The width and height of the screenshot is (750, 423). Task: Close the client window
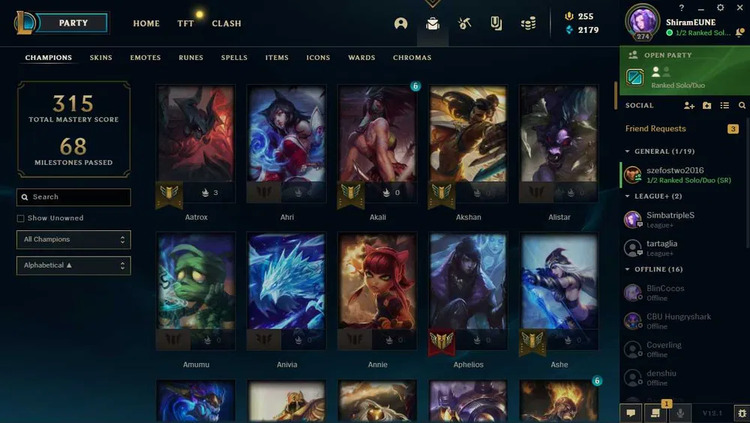[x=740, y=8]
